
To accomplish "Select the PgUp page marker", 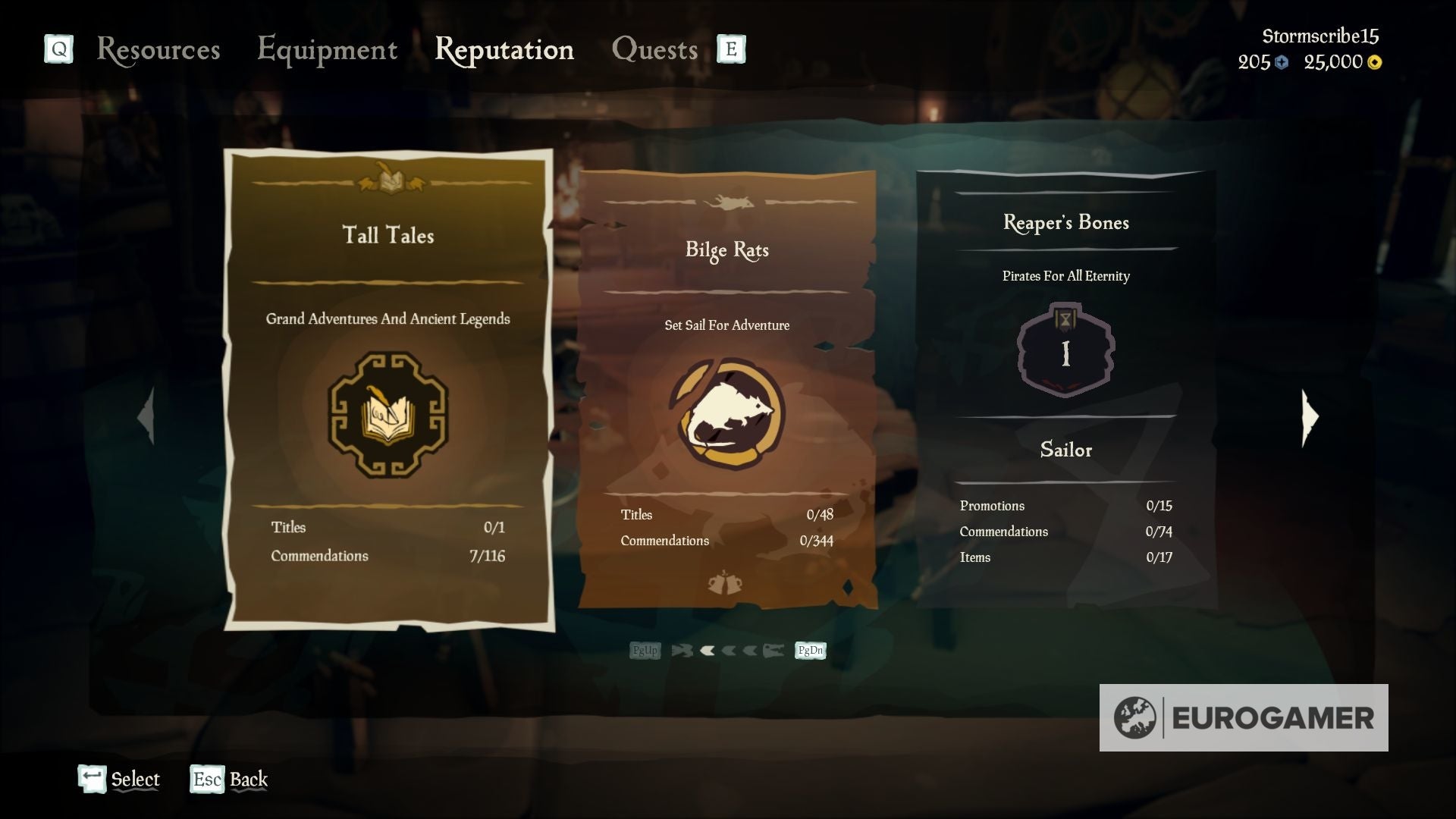I will tap(644, 650).
